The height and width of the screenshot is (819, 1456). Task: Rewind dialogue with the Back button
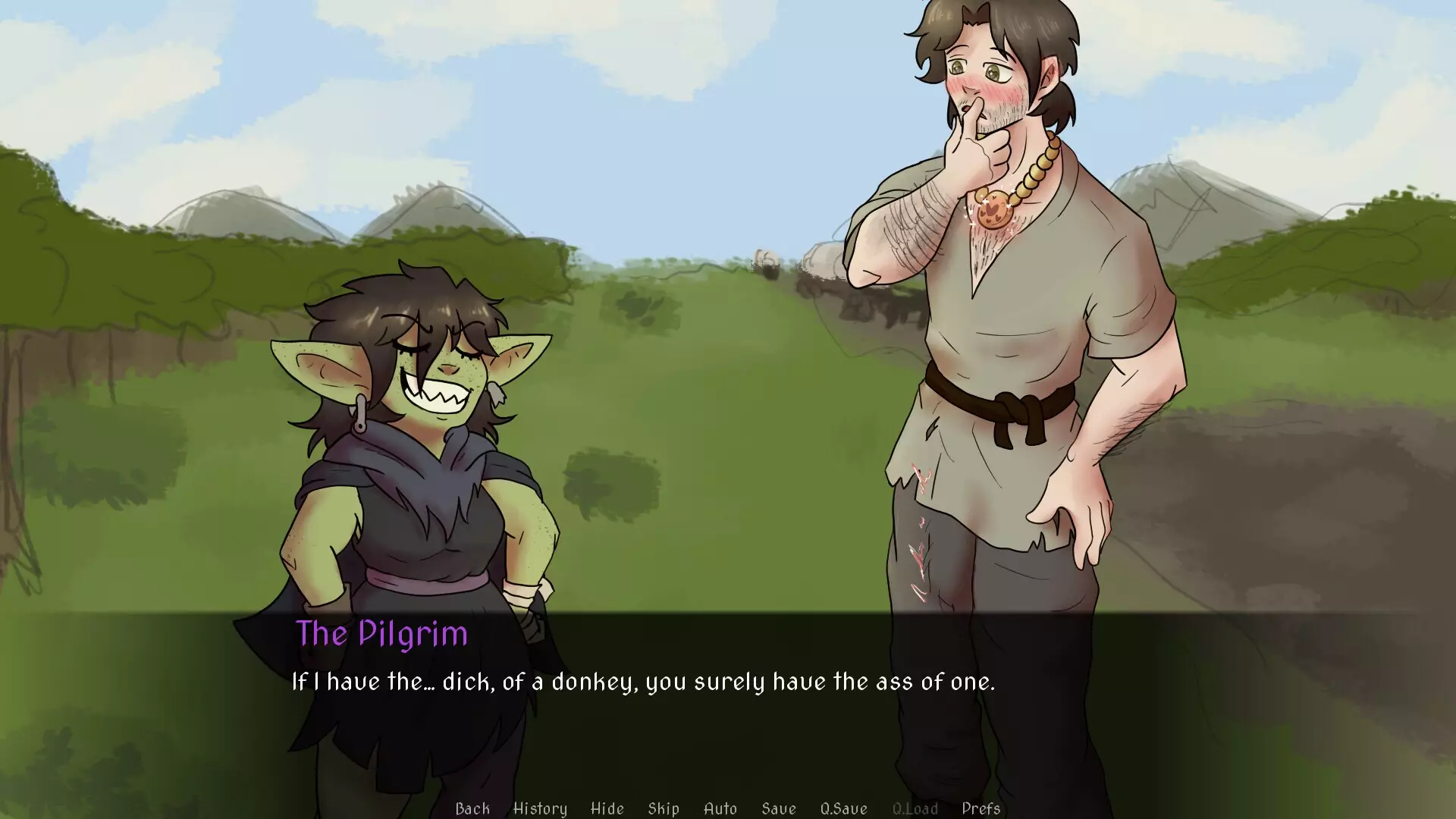tap(472, 808)
